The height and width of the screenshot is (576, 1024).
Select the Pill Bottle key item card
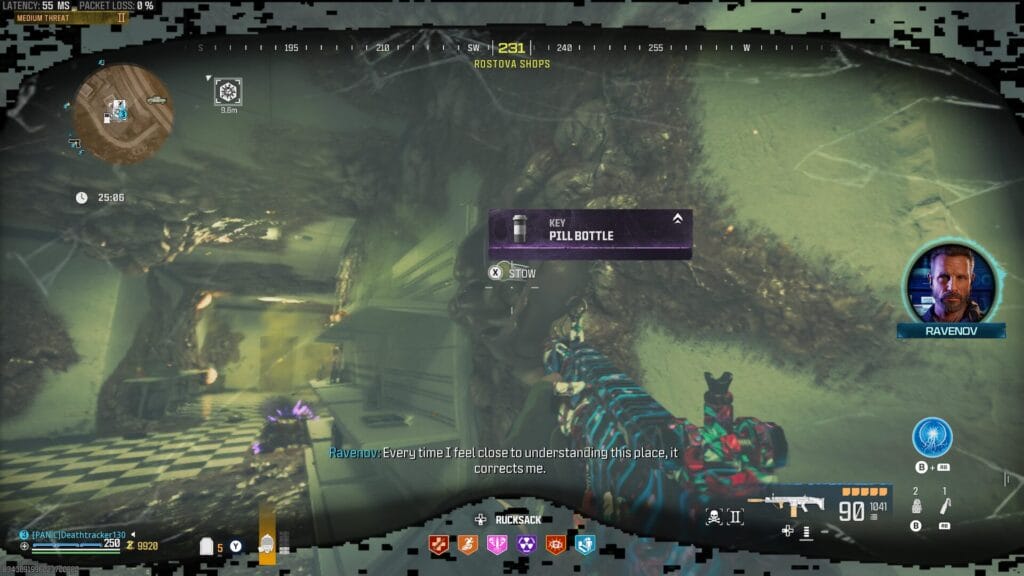(x=590, y=234)
